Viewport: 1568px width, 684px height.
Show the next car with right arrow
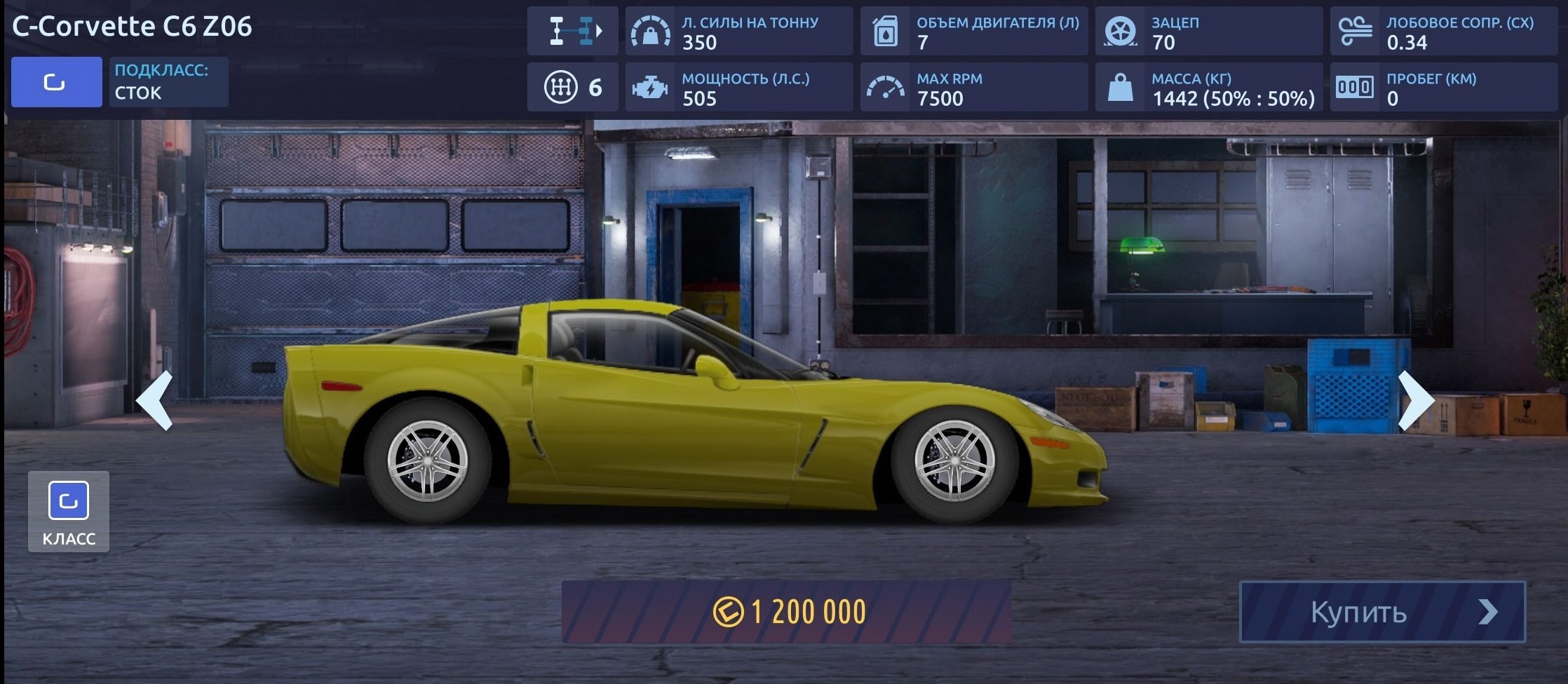1416,400
